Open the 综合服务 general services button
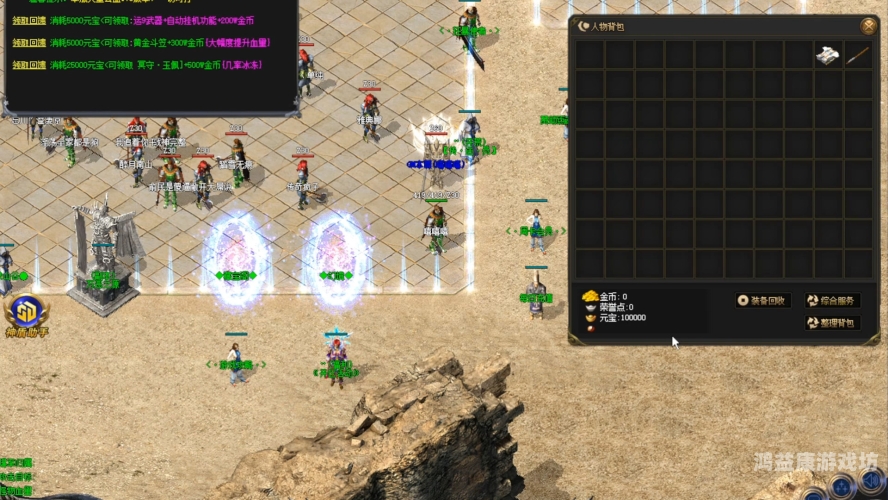Screen dimensions: 888x500 (x=833, y=300)
